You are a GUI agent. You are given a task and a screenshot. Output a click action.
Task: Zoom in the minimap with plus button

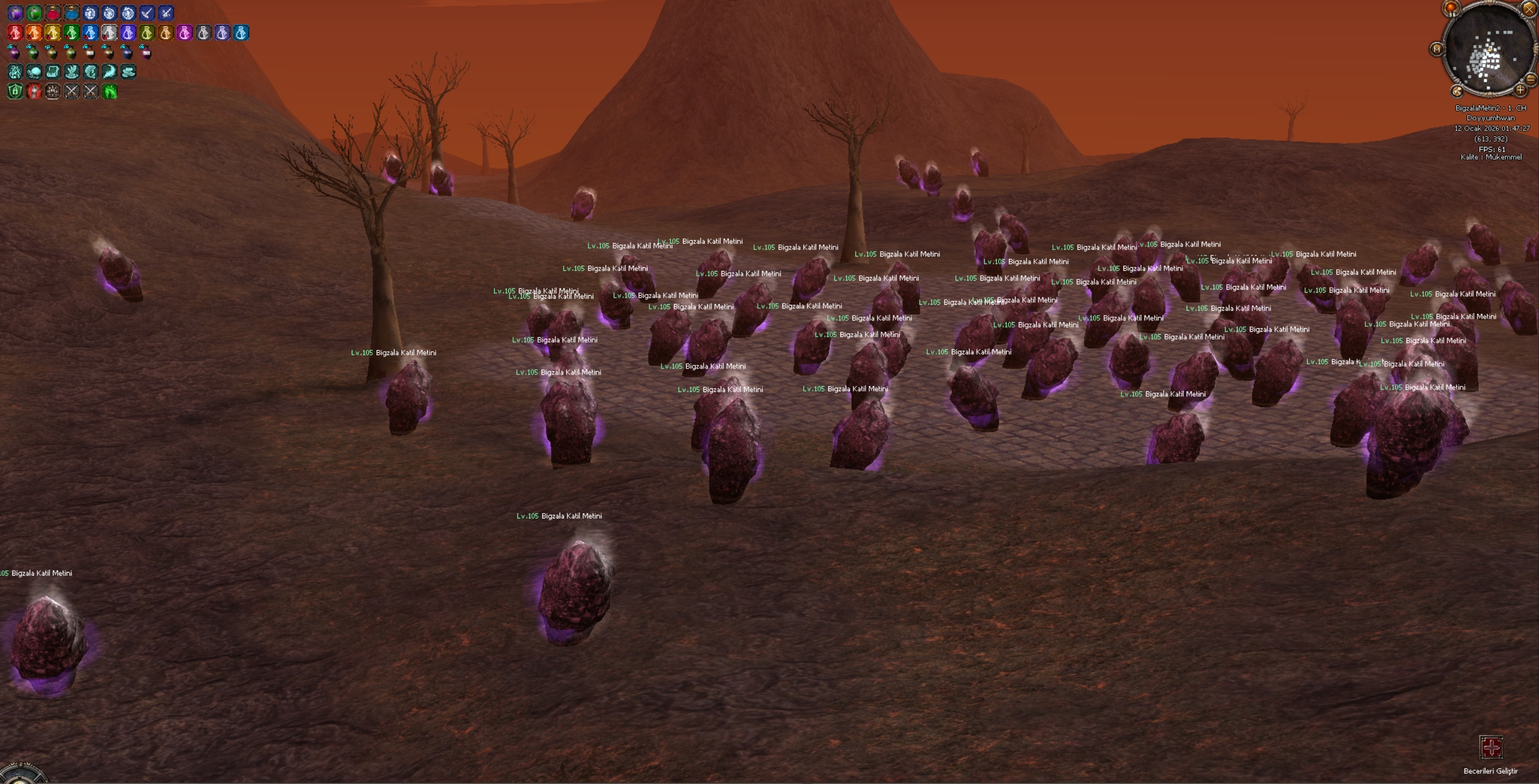point(1520,90)
